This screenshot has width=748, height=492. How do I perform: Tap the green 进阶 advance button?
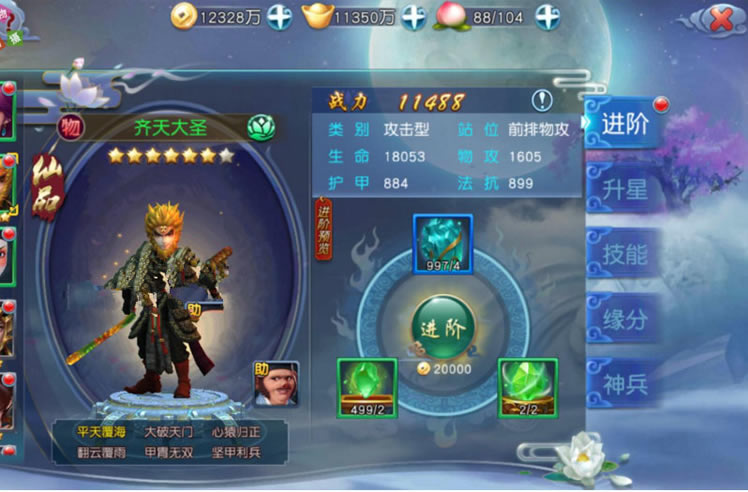pos(443,325)
